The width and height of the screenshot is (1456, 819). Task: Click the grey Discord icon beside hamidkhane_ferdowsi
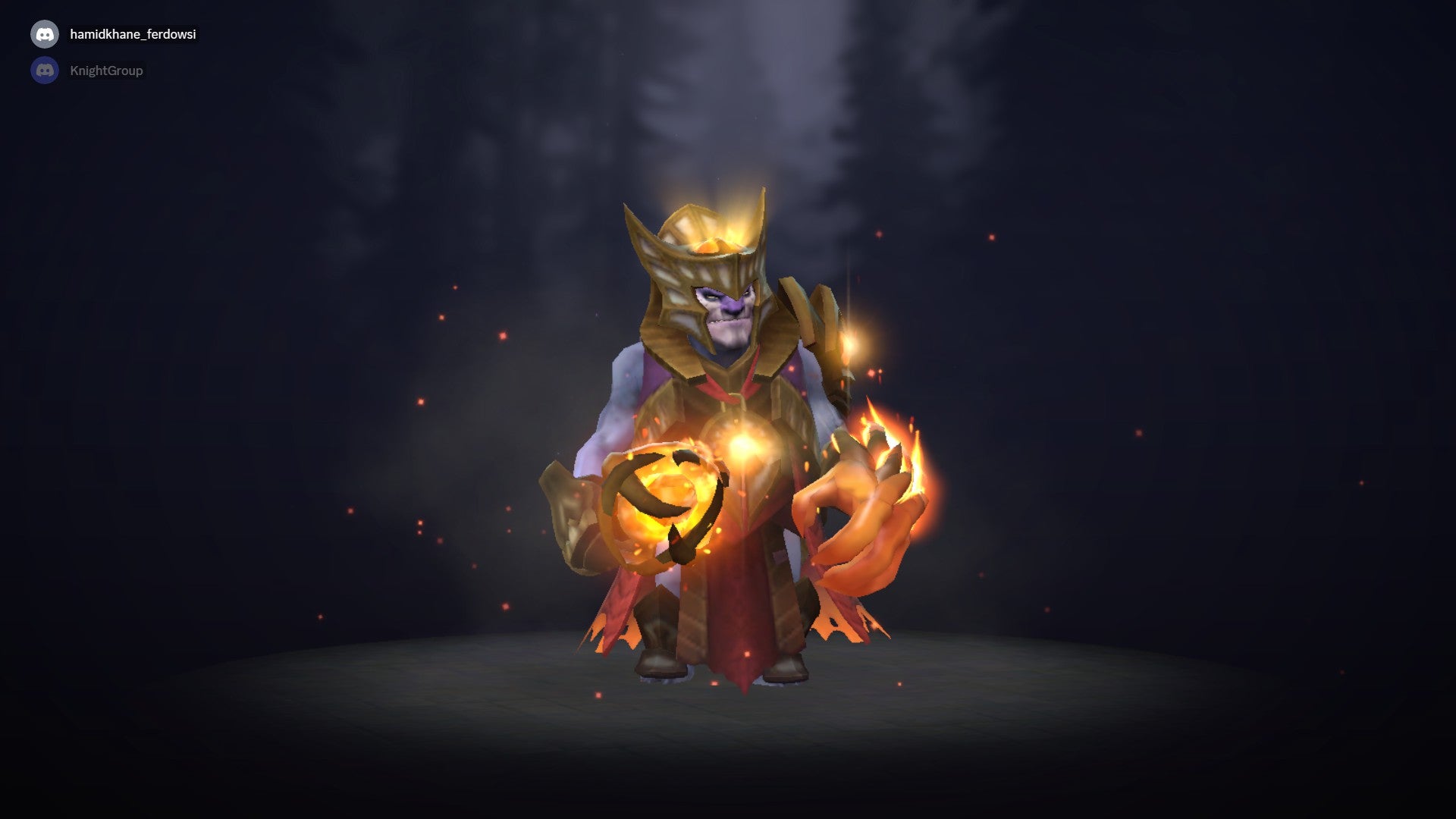click(45, 33)
